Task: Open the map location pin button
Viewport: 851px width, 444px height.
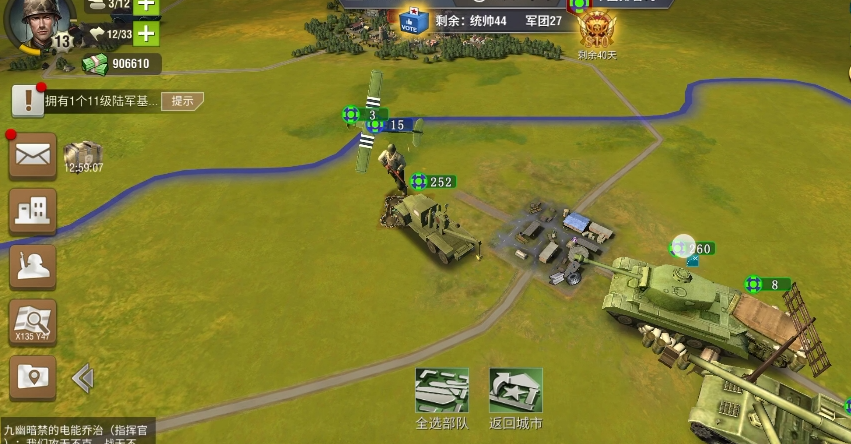Action: (32, 378)
